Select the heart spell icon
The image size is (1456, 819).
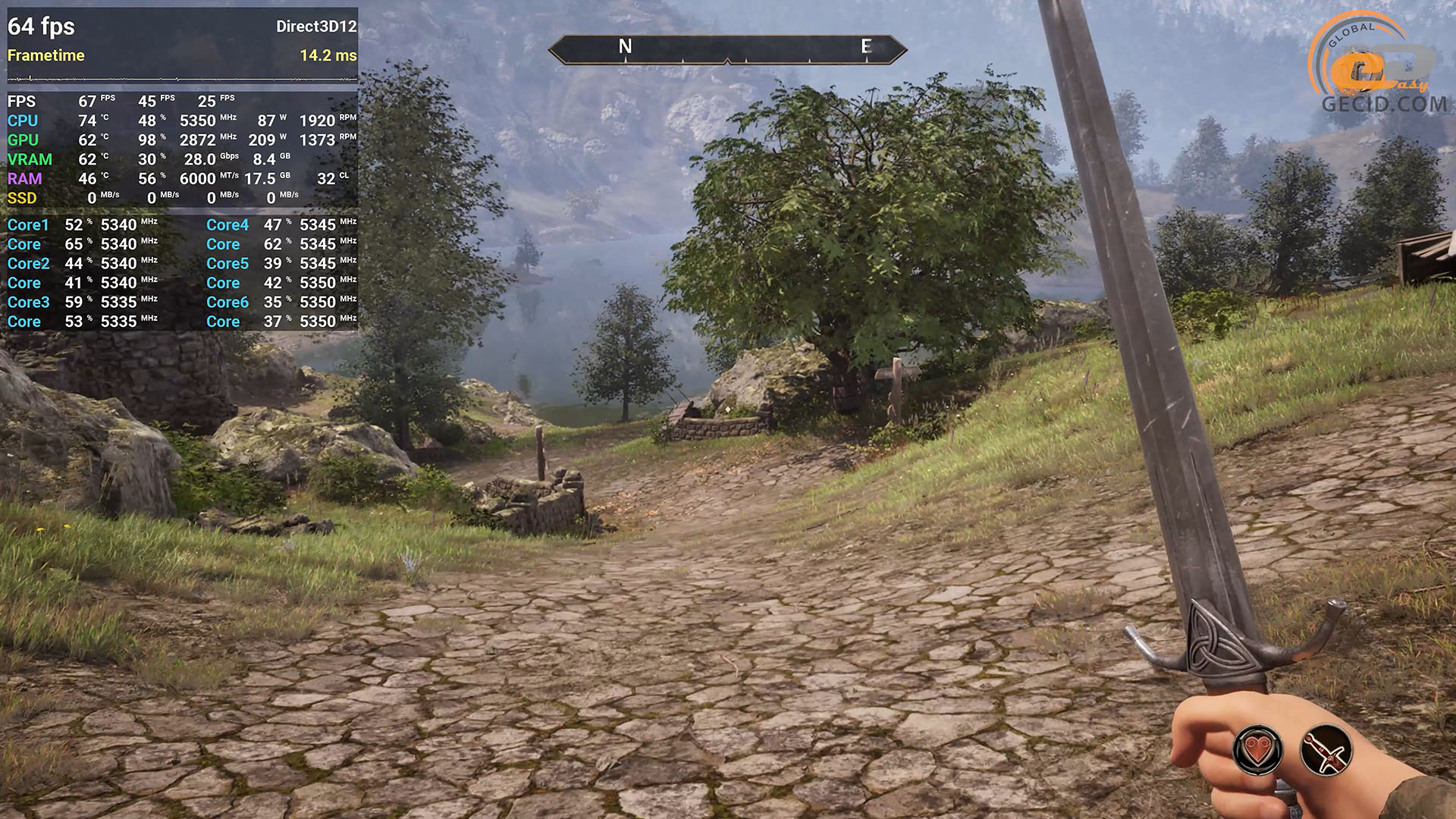(x=1258, y=751)
